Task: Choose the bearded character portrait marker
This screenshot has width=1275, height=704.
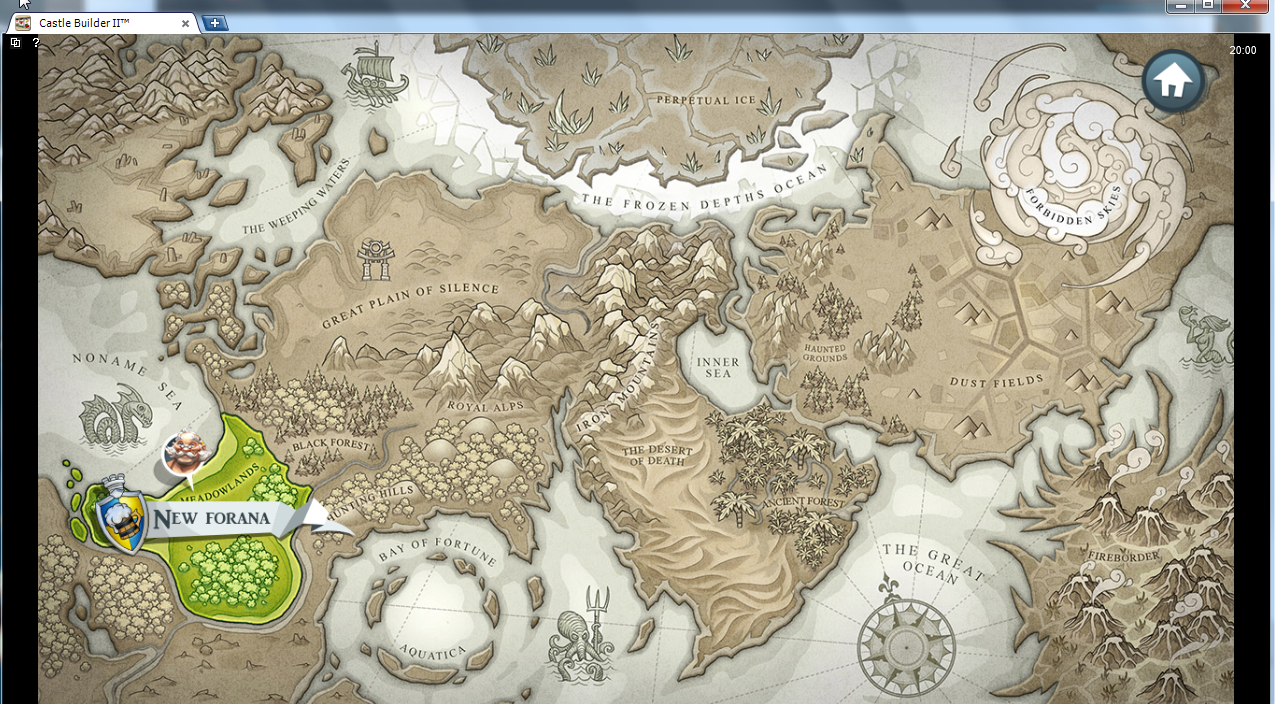Action: 185,454
